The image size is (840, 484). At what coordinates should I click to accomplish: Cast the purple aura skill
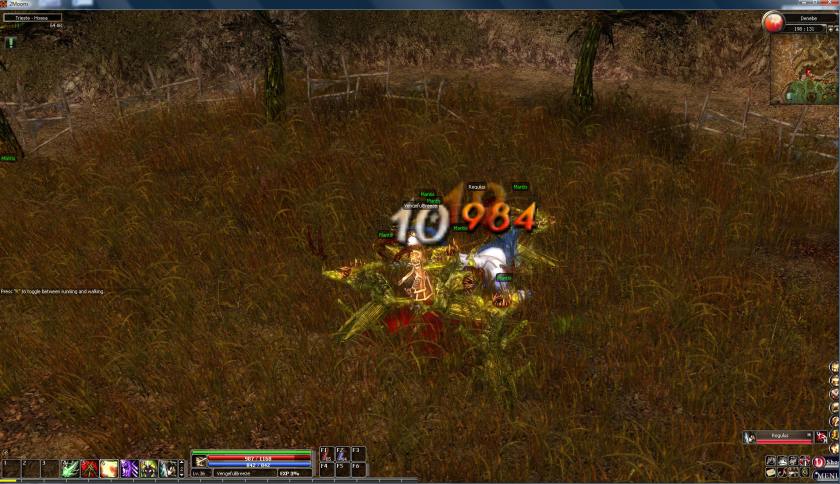pos(129,468)
